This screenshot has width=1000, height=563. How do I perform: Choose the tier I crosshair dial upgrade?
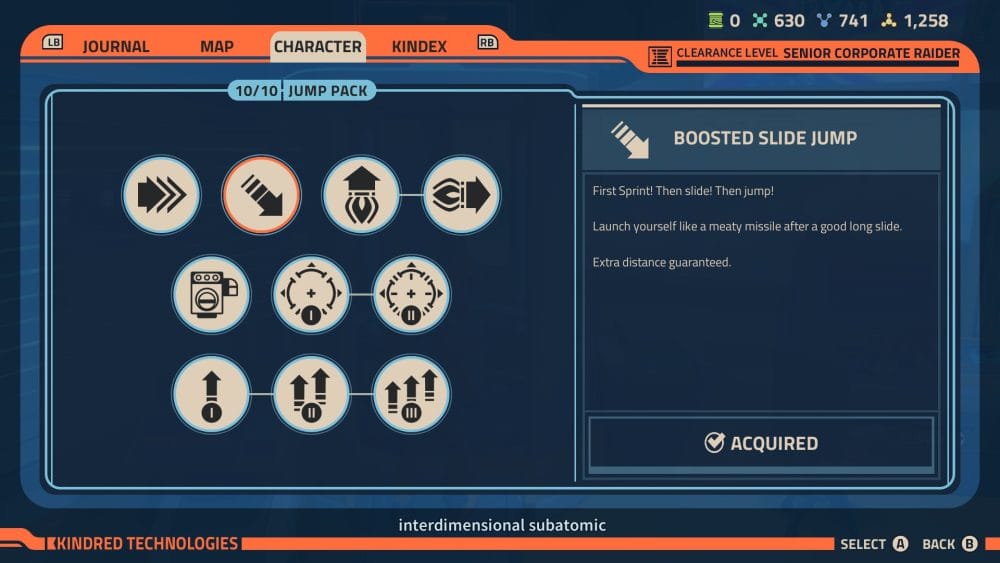[311, 294]
